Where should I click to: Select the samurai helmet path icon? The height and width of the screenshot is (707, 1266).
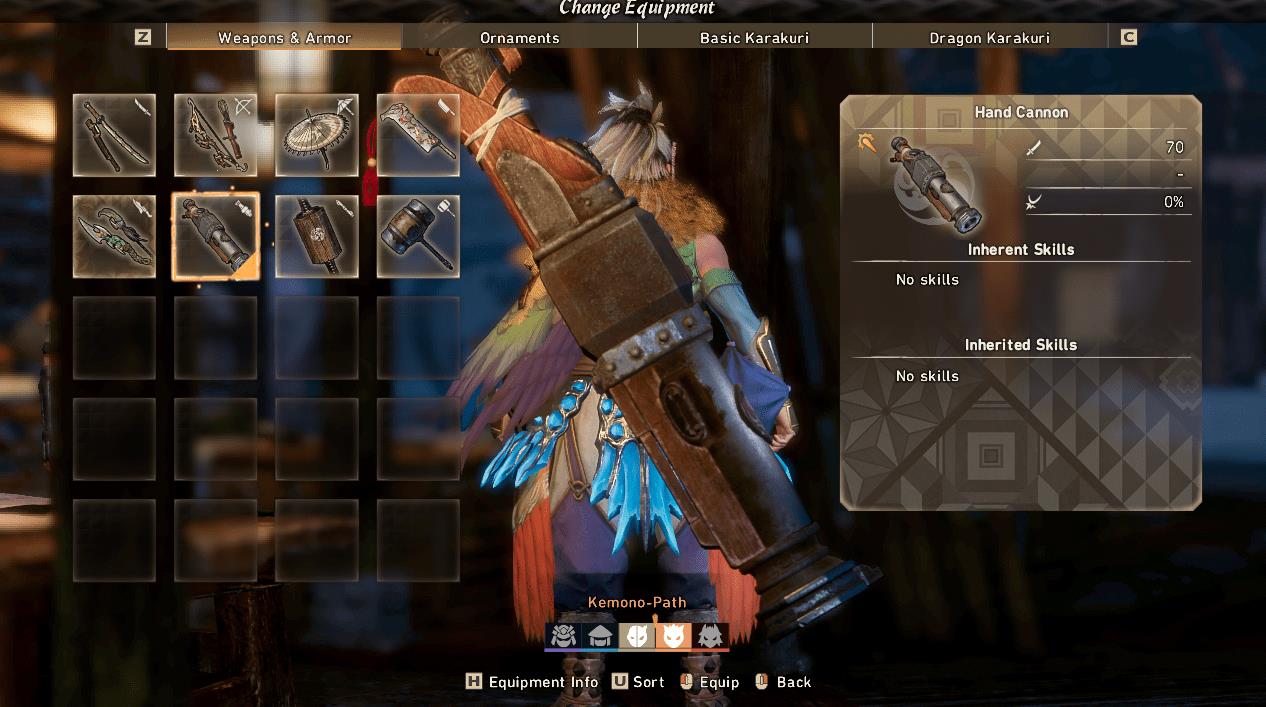pos(563,636)
